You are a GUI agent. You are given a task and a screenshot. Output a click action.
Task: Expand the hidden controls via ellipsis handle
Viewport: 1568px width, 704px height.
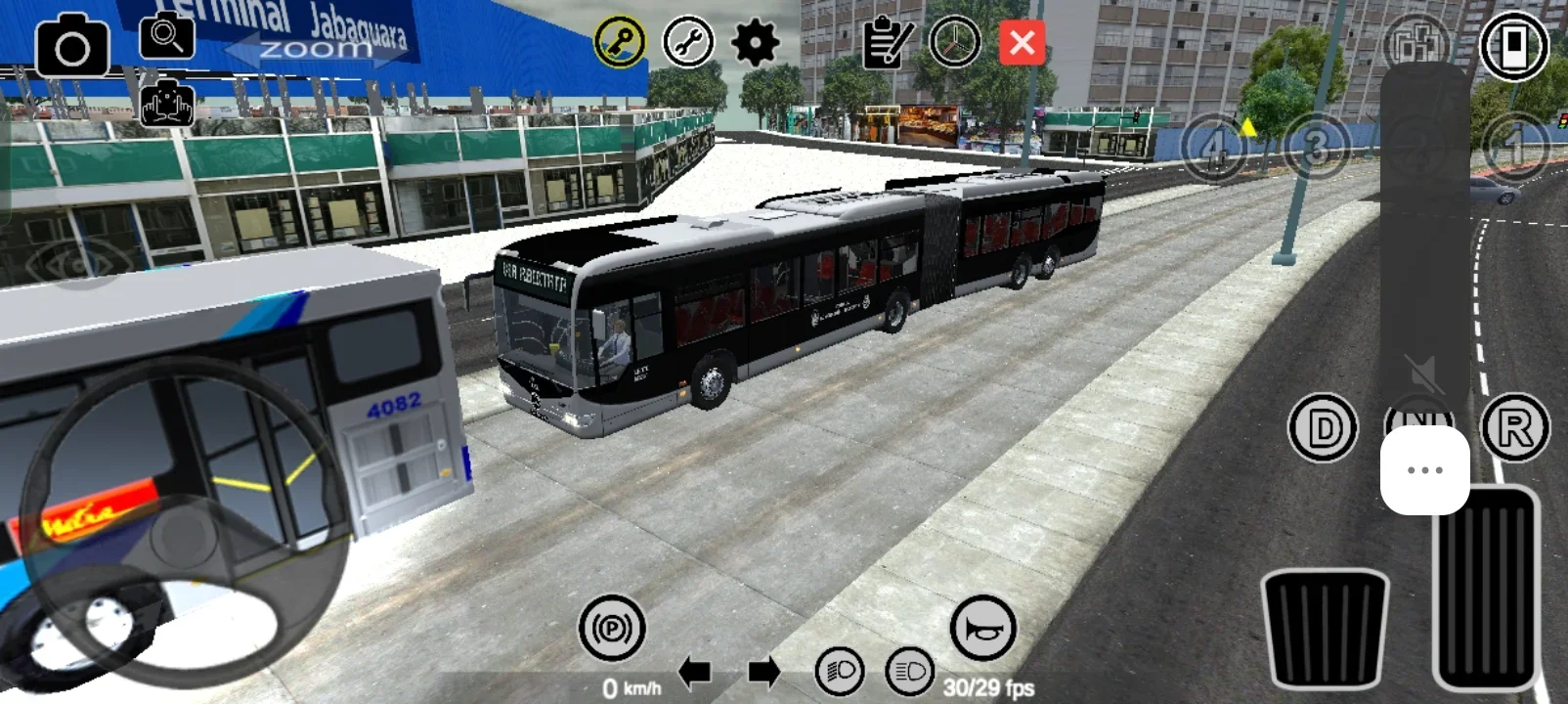[x=1425, y=469]
